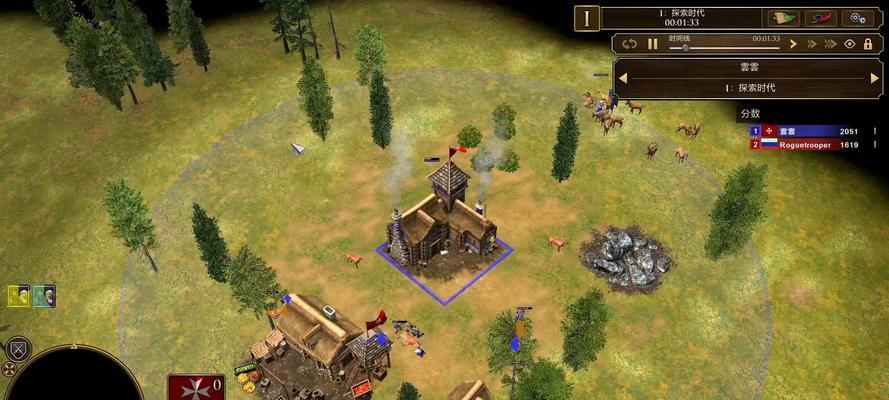
Task: Open the green scroll map menu
Action: (x=783, y=17)
